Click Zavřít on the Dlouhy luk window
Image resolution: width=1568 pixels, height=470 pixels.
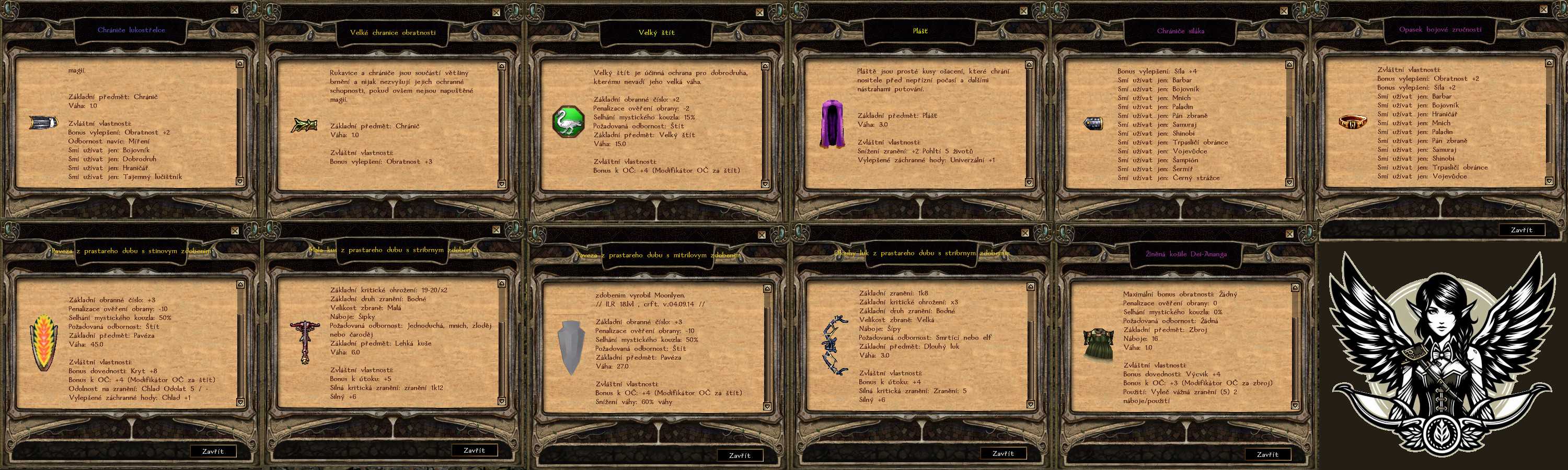[1002, 454]
